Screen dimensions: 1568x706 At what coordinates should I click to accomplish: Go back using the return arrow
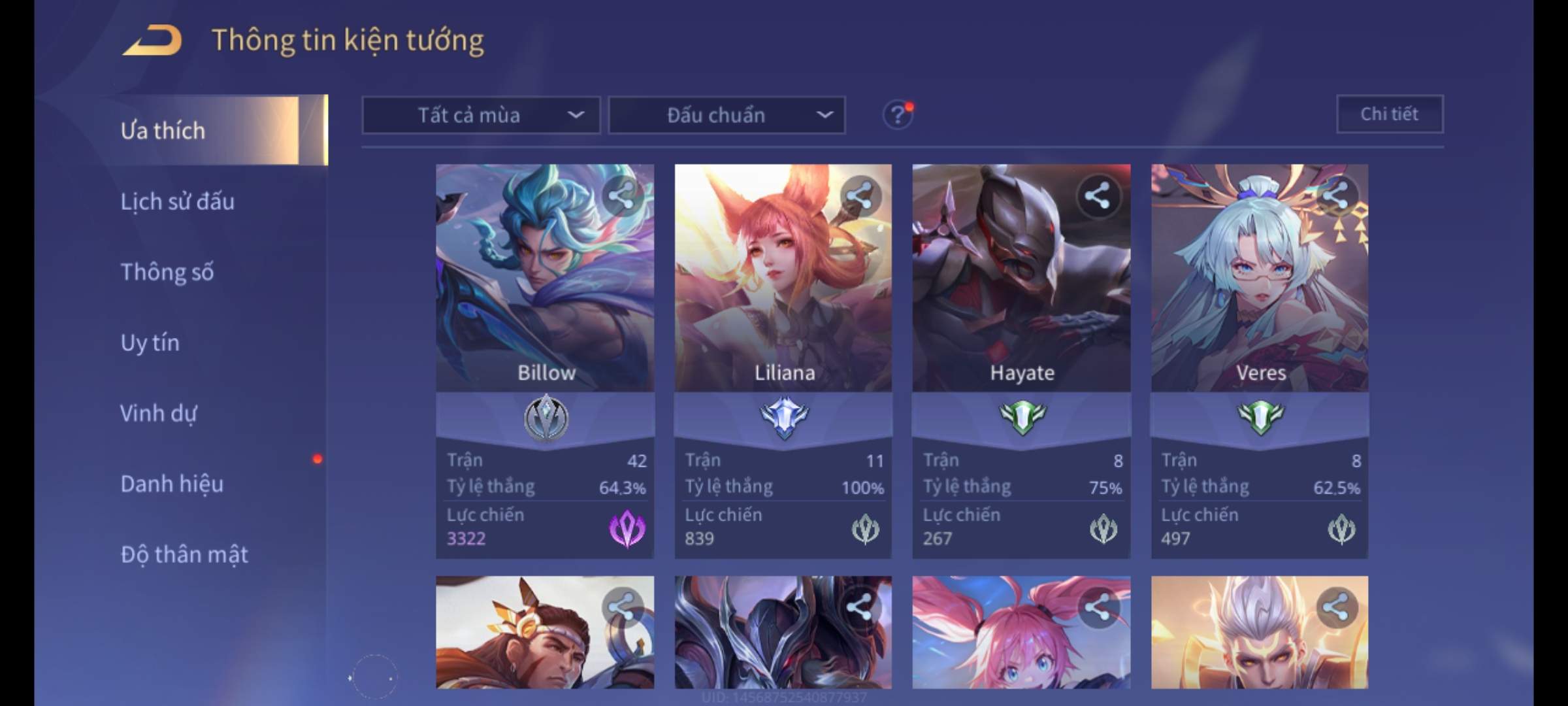point(152,41)
